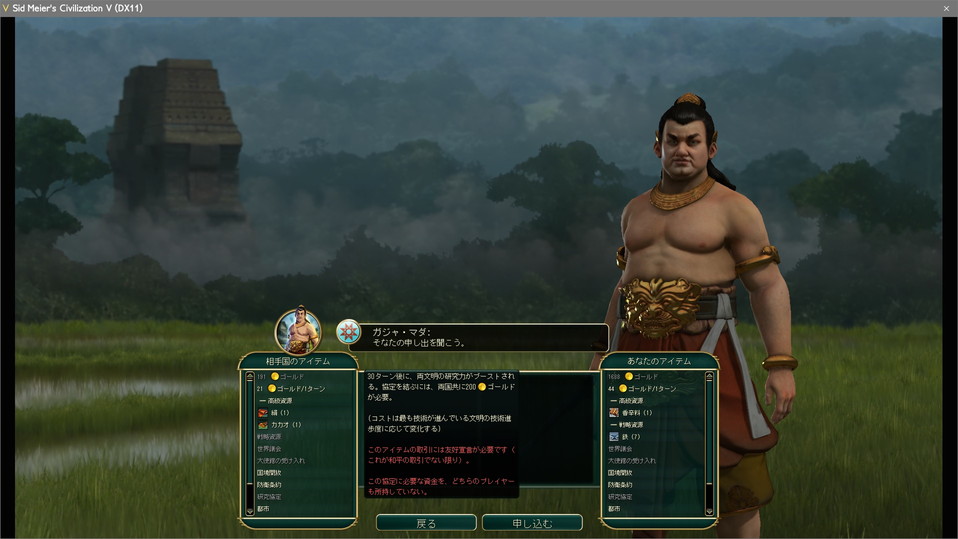The image size is (958, 539).
Task: Submit the trade with 申し込む button
Action: pos(532,522)
